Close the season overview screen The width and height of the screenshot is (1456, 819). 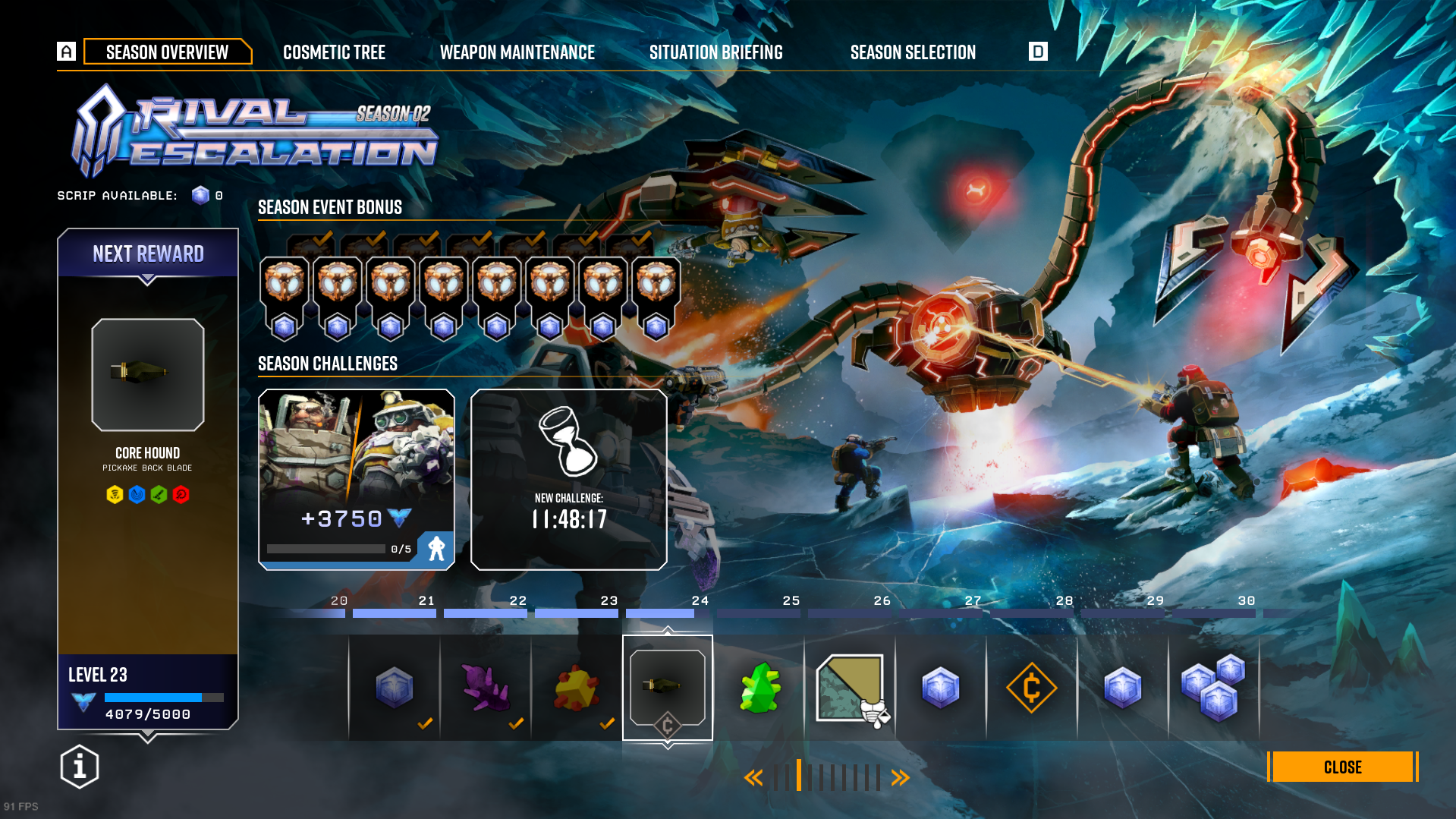(1341, 767)
